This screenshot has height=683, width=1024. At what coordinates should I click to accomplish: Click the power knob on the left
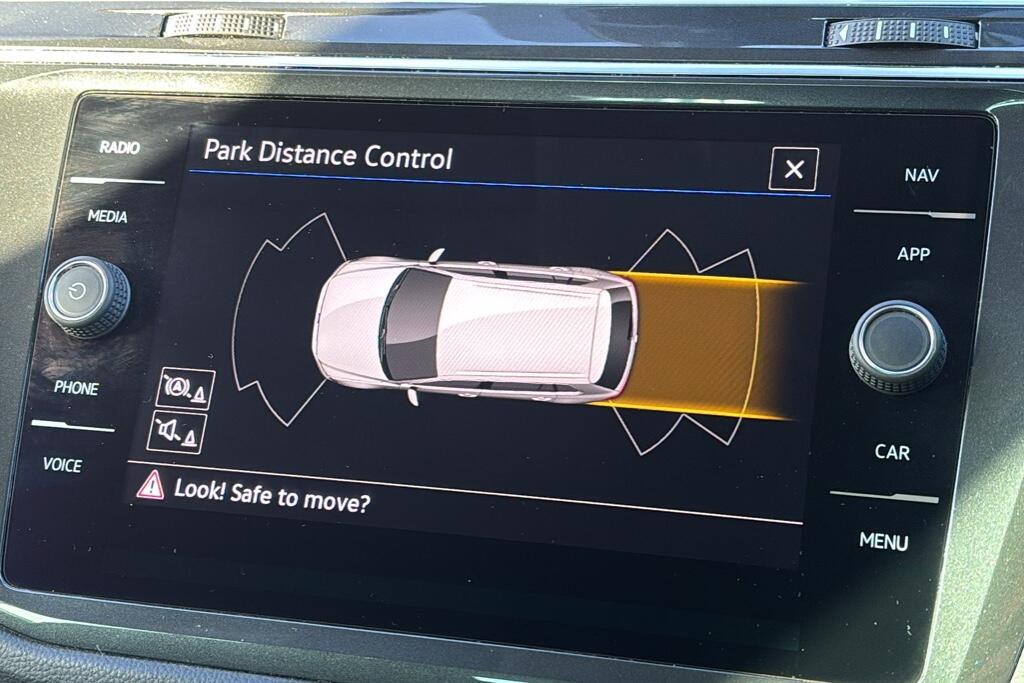[86, 298]
